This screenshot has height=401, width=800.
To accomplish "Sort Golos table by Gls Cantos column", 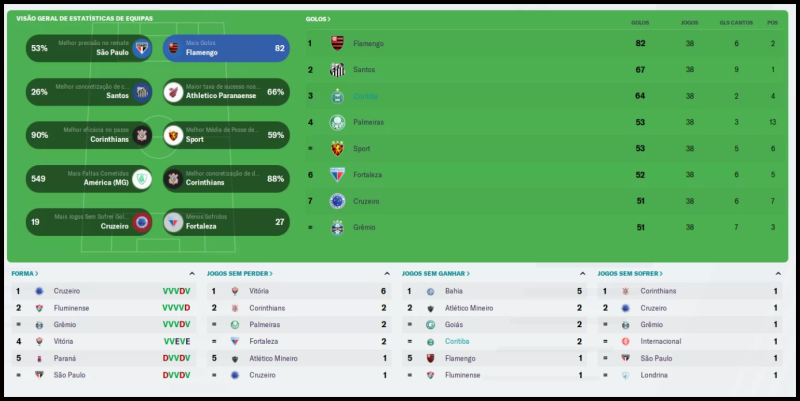I will point(734,22).
